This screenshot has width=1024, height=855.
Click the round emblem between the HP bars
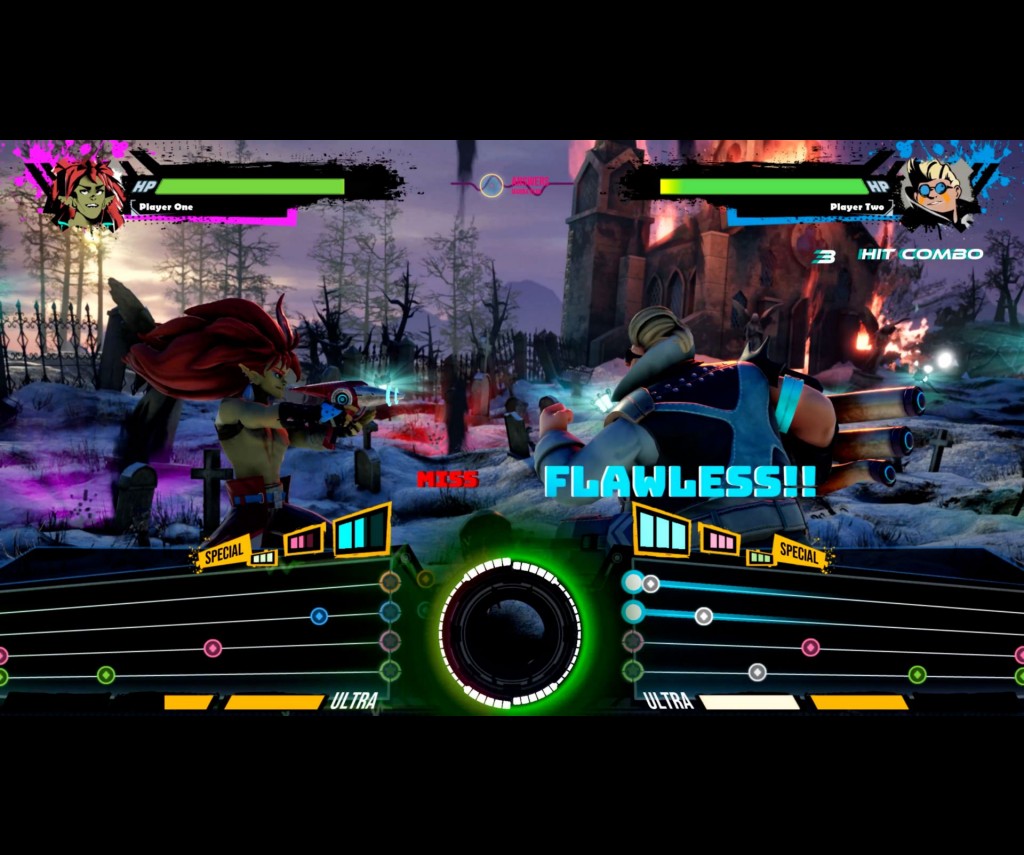point(491,185)
